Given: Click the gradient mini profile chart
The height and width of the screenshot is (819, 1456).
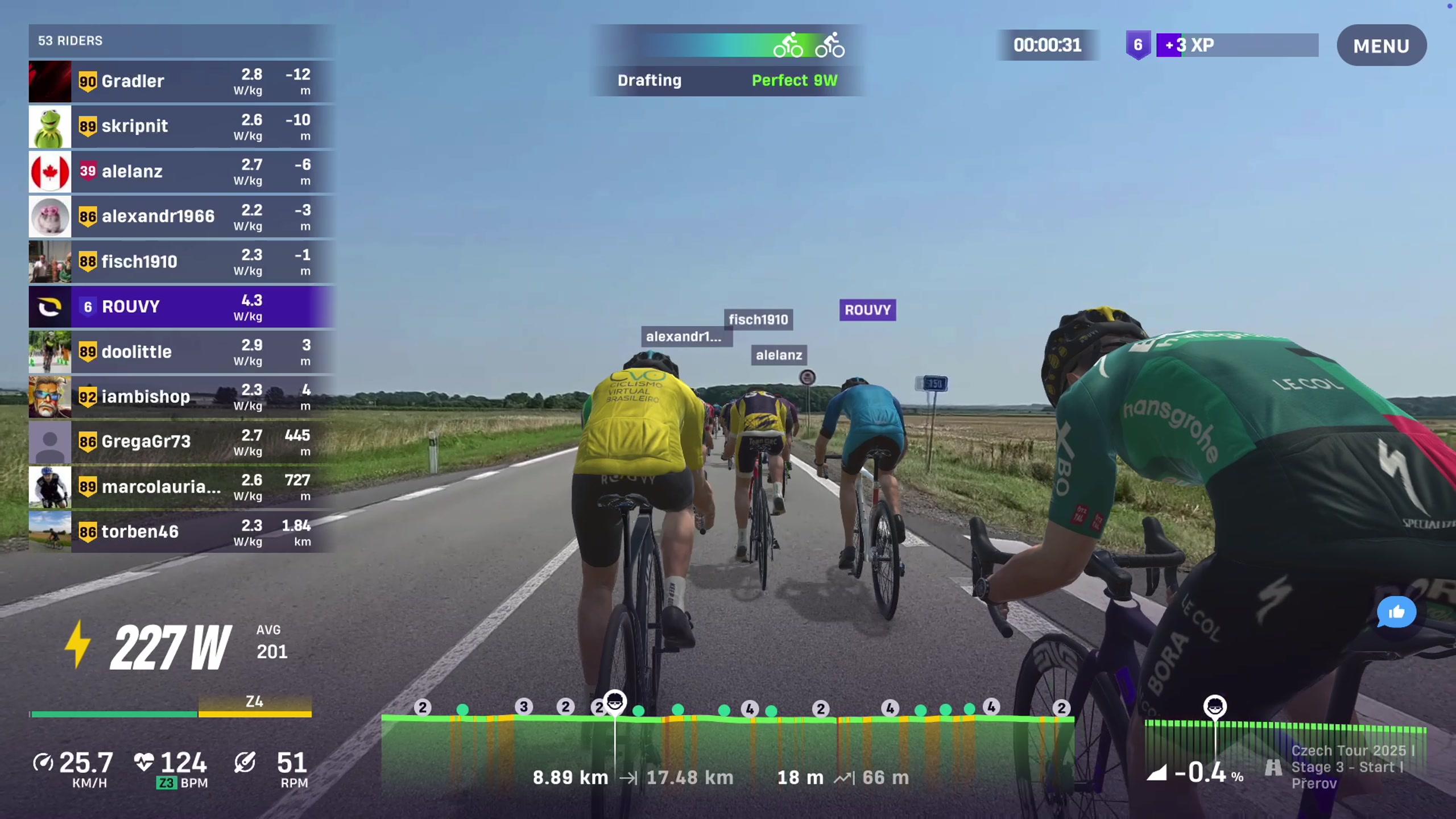Looking at the screenshot, I should [x=1284, y=739].
